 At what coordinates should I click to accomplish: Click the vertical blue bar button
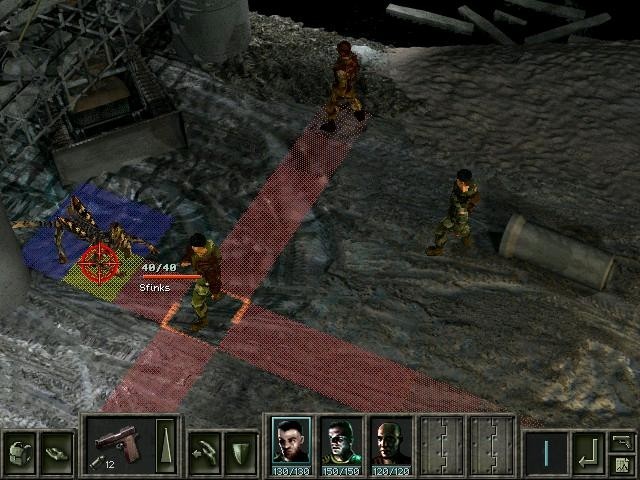546,447
